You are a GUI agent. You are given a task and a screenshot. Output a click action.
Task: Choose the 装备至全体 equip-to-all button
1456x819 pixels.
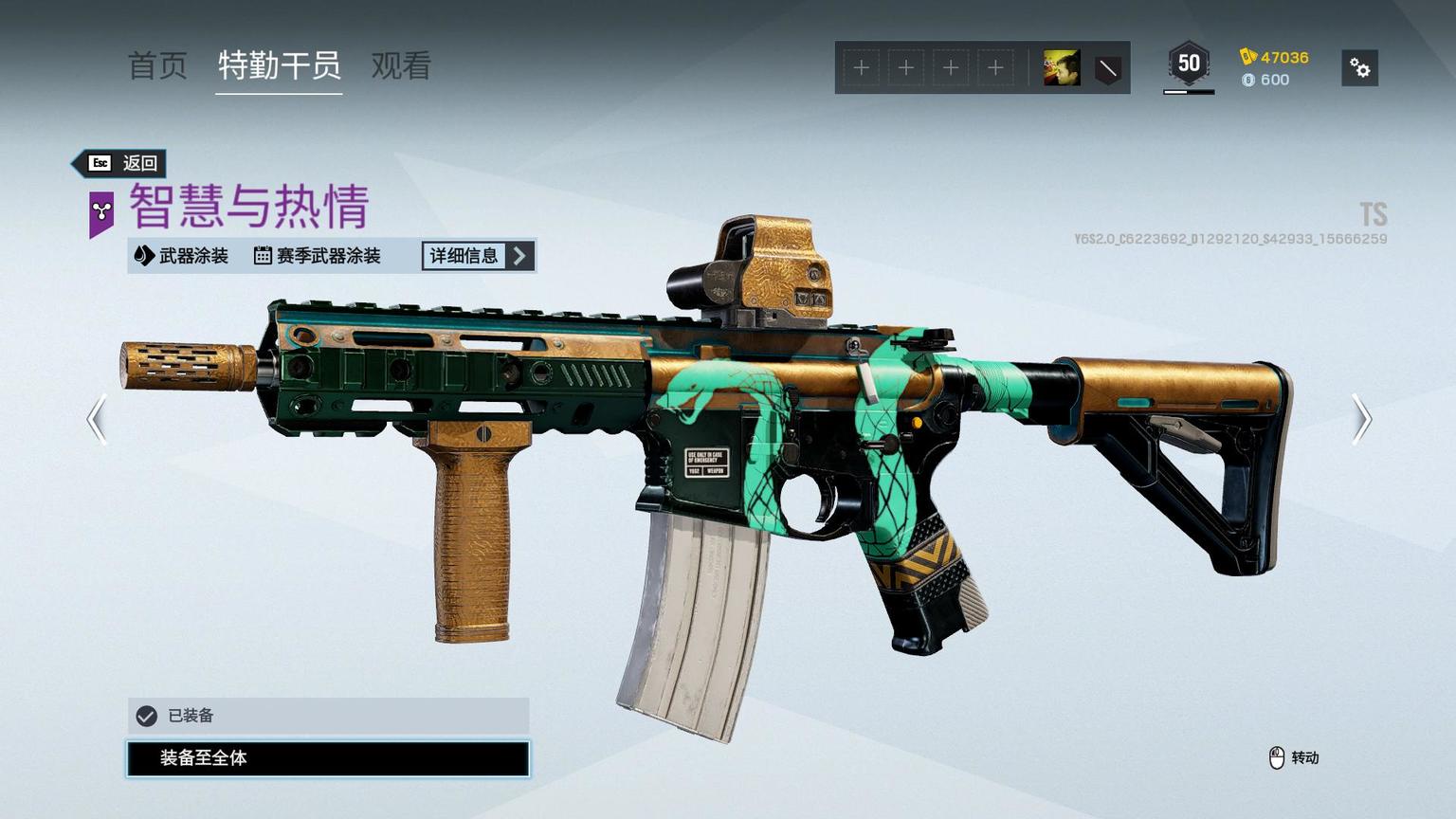click(328, 758)
